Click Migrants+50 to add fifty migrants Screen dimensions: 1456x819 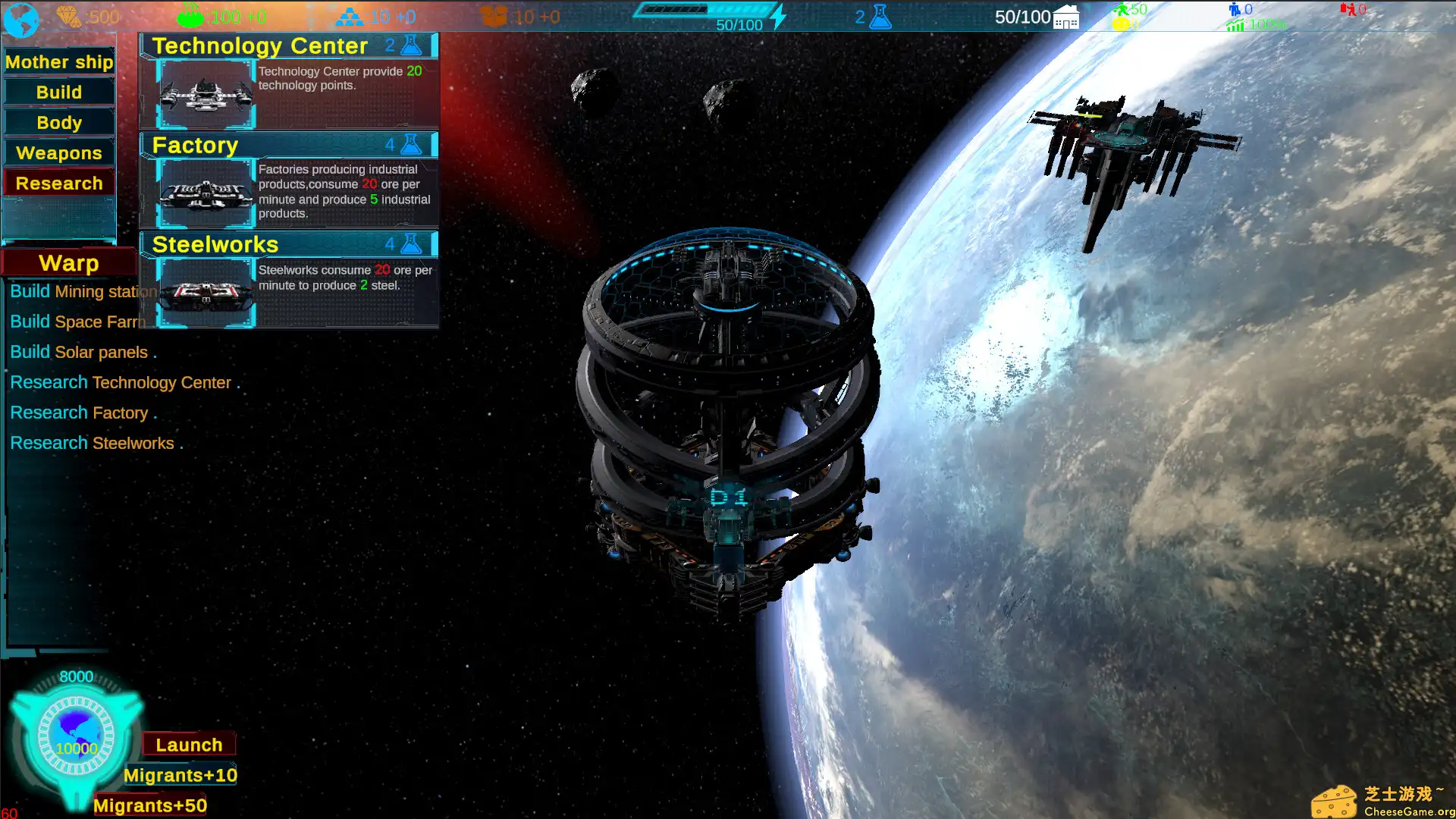tap(149, 805)
